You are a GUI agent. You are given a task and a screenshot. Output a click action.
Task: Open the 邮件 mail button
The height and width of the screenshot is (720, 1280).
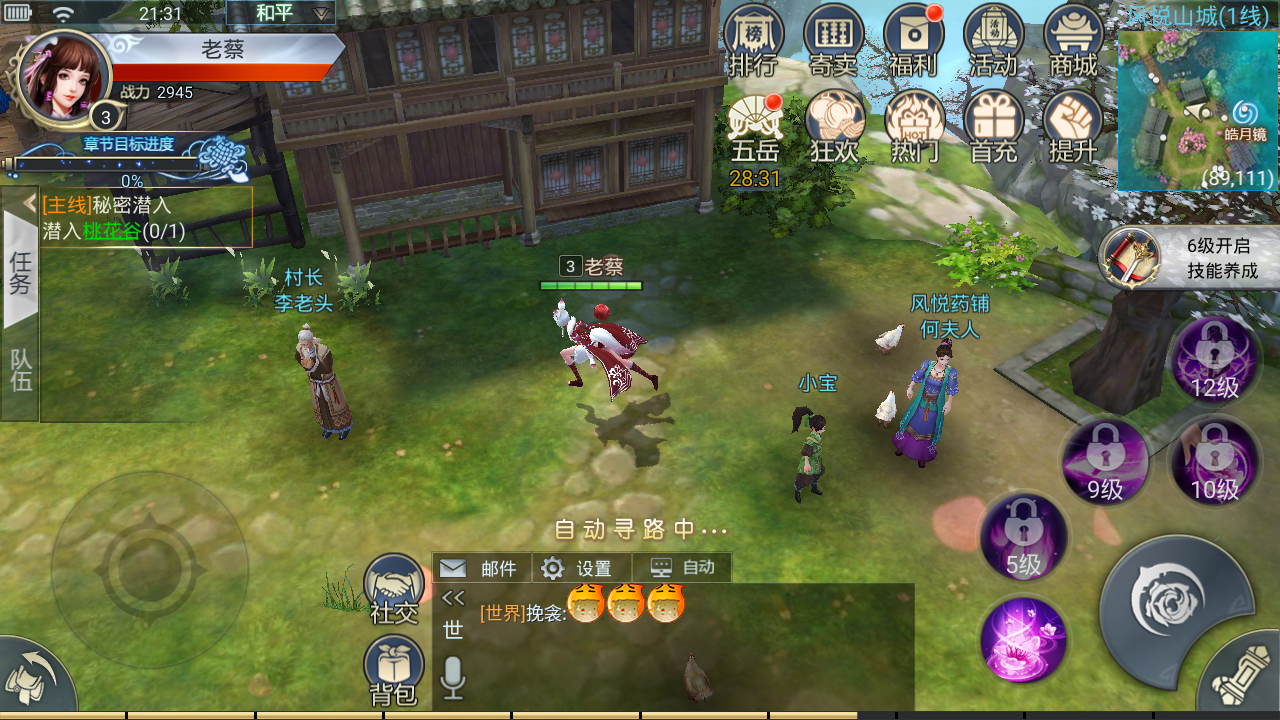tap(481, 568)
